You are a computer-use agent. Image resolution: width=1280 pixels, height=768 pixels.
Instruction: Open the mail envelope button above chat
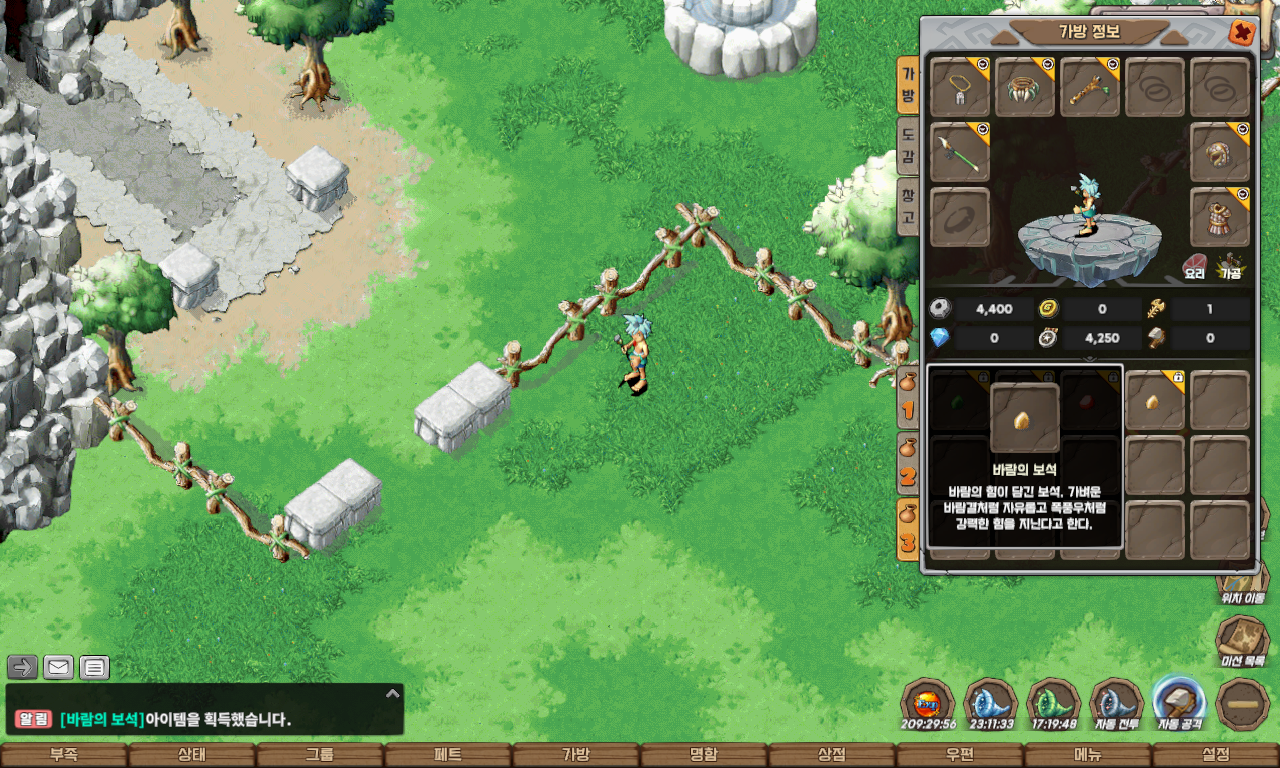tap(59, 667)
